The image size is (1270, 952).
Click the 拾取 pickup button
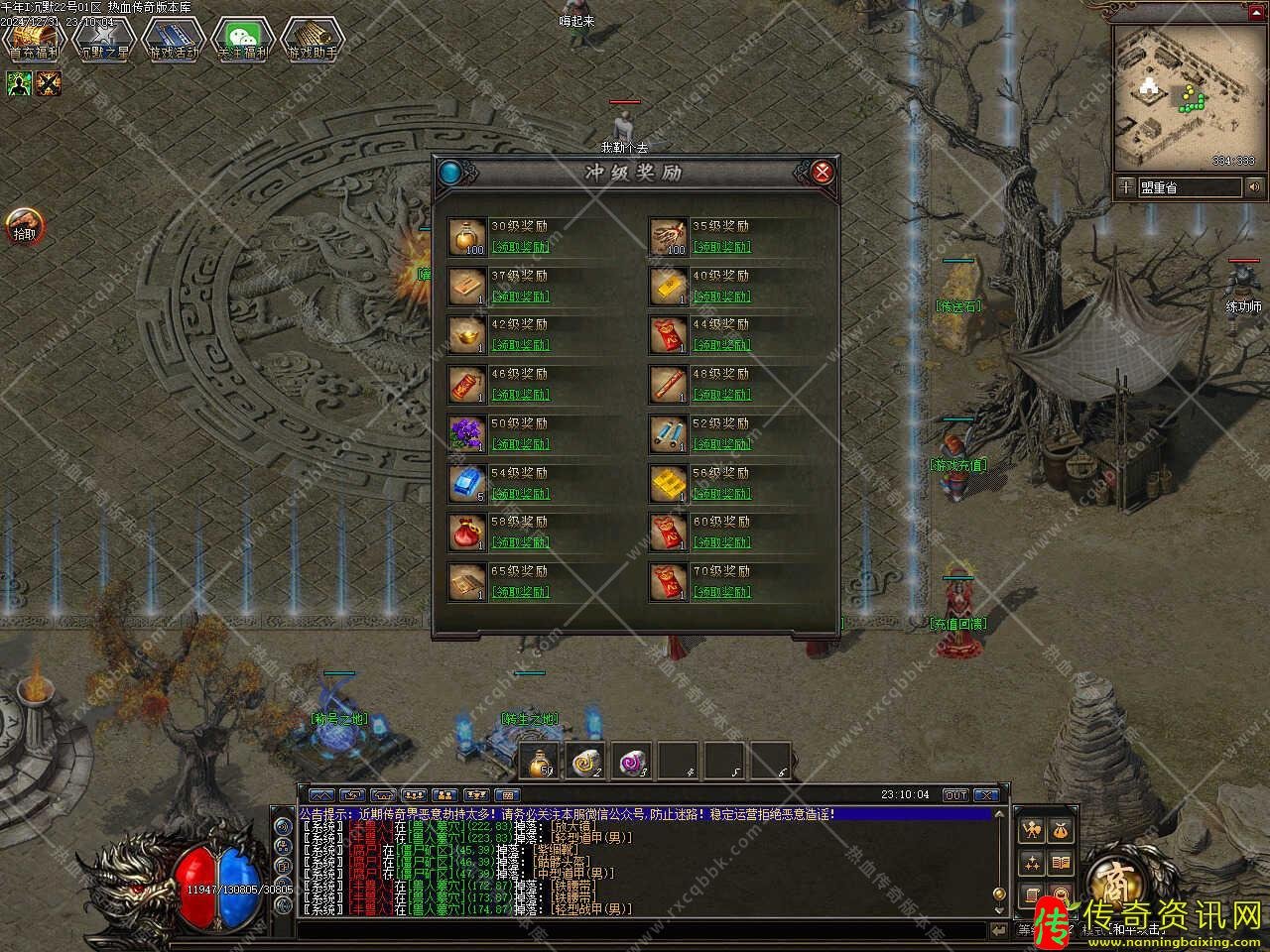[x=24, y=227]
